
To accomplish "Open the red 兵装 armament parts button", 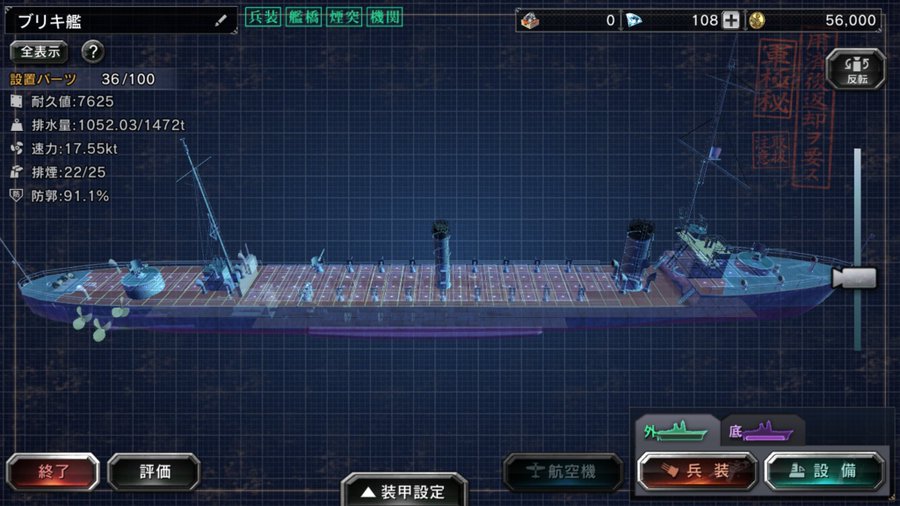I will 698,472.
